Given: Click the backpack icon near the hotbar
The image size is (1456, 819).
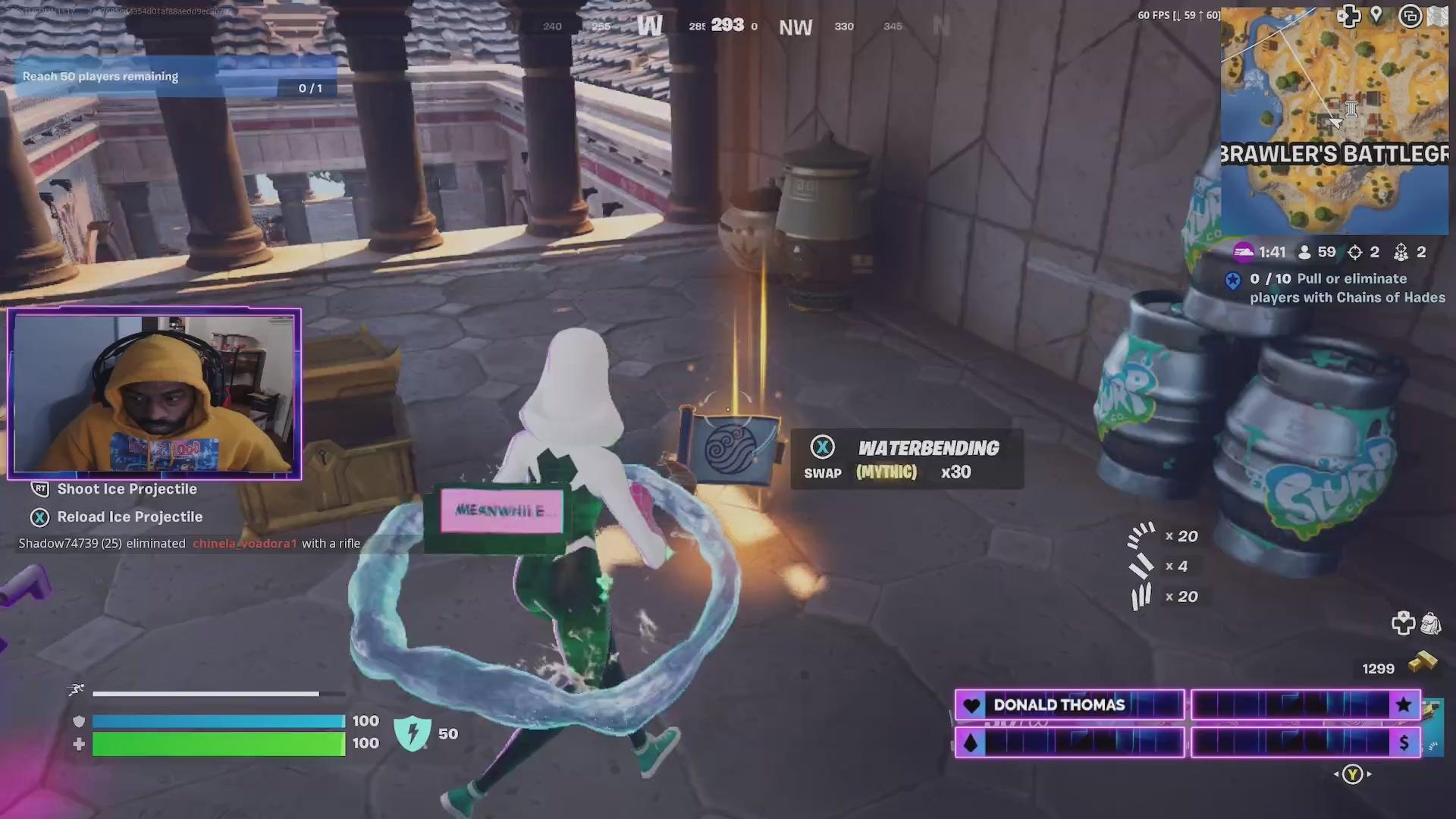Looking at the screenshot, I should 1430,623.
